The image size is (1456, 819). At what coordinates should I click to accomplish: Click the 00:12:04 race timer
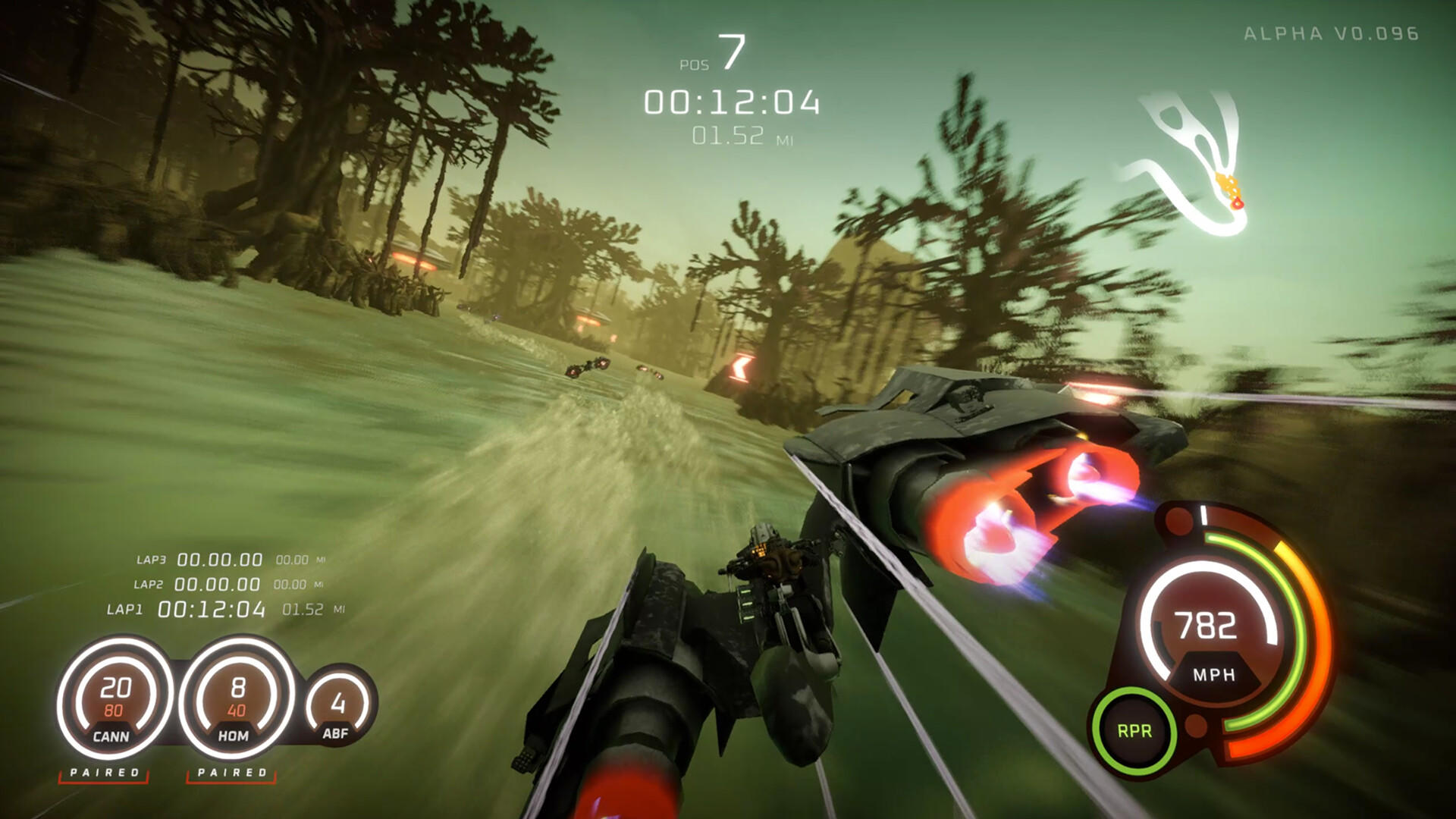[x=730, y=101]
